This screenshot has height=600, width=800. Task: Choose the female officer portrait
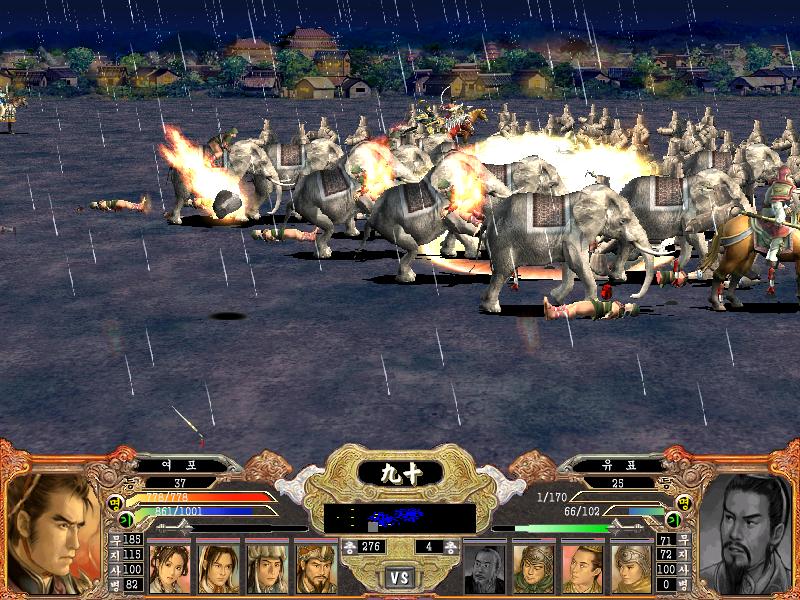pos(169,568)
